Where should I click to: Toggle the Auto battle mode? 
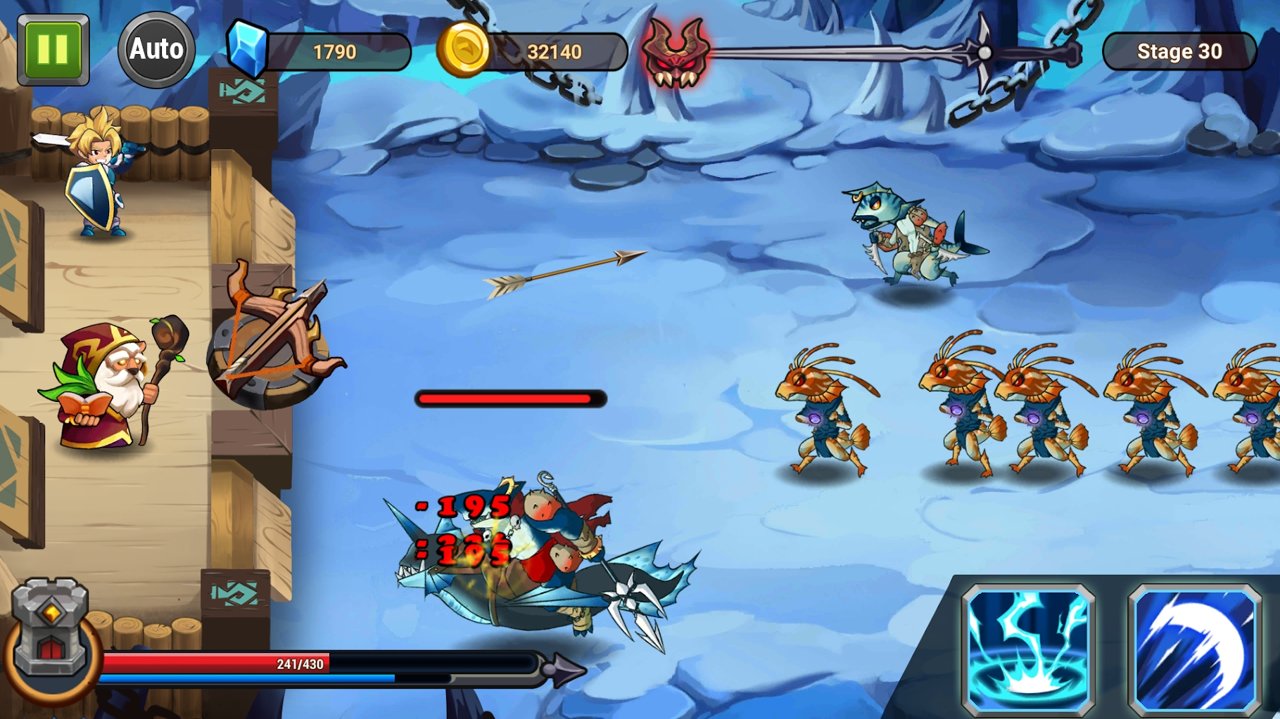point(156,49)
